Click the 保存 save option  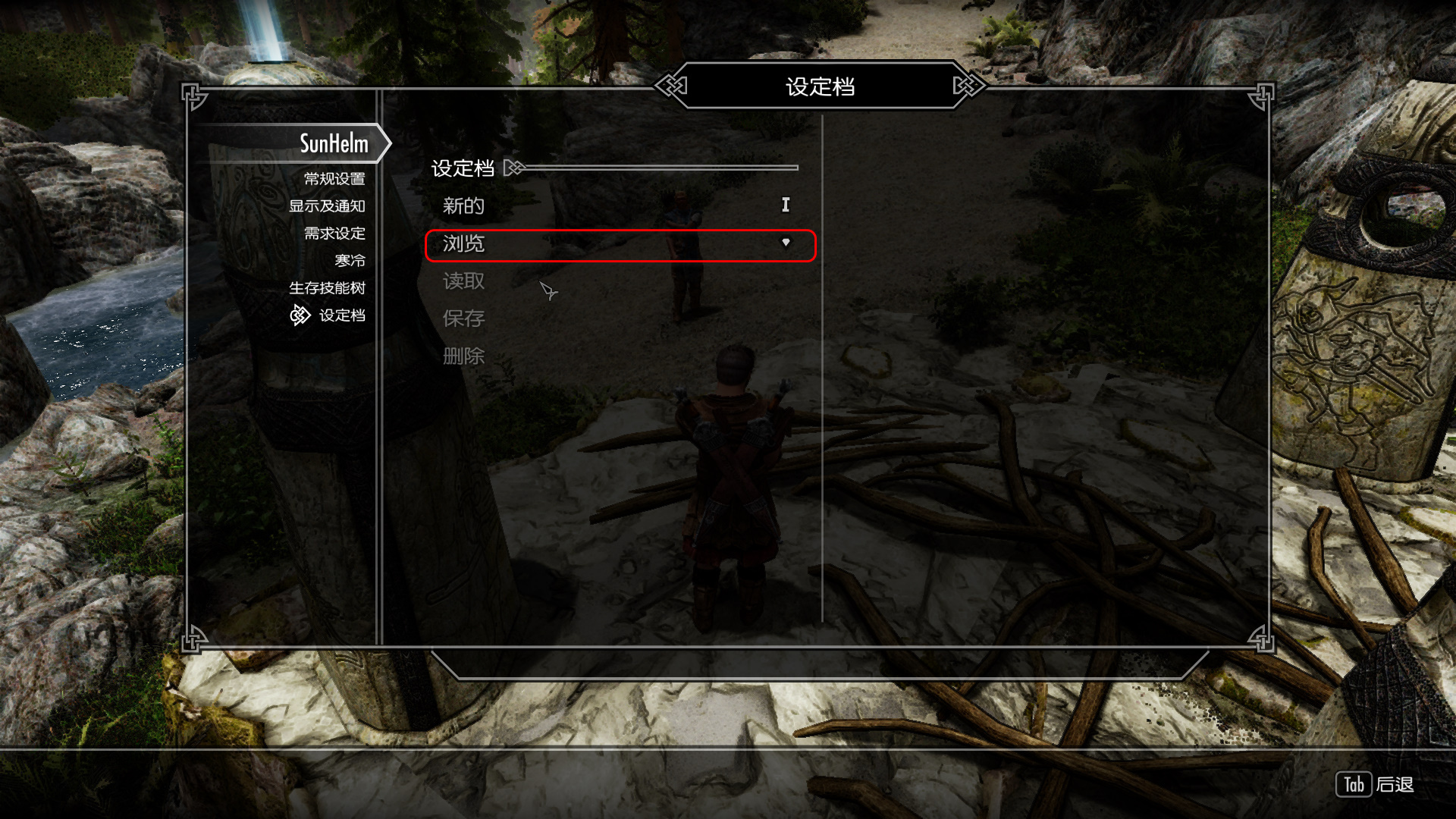click(x=463, y=318)
